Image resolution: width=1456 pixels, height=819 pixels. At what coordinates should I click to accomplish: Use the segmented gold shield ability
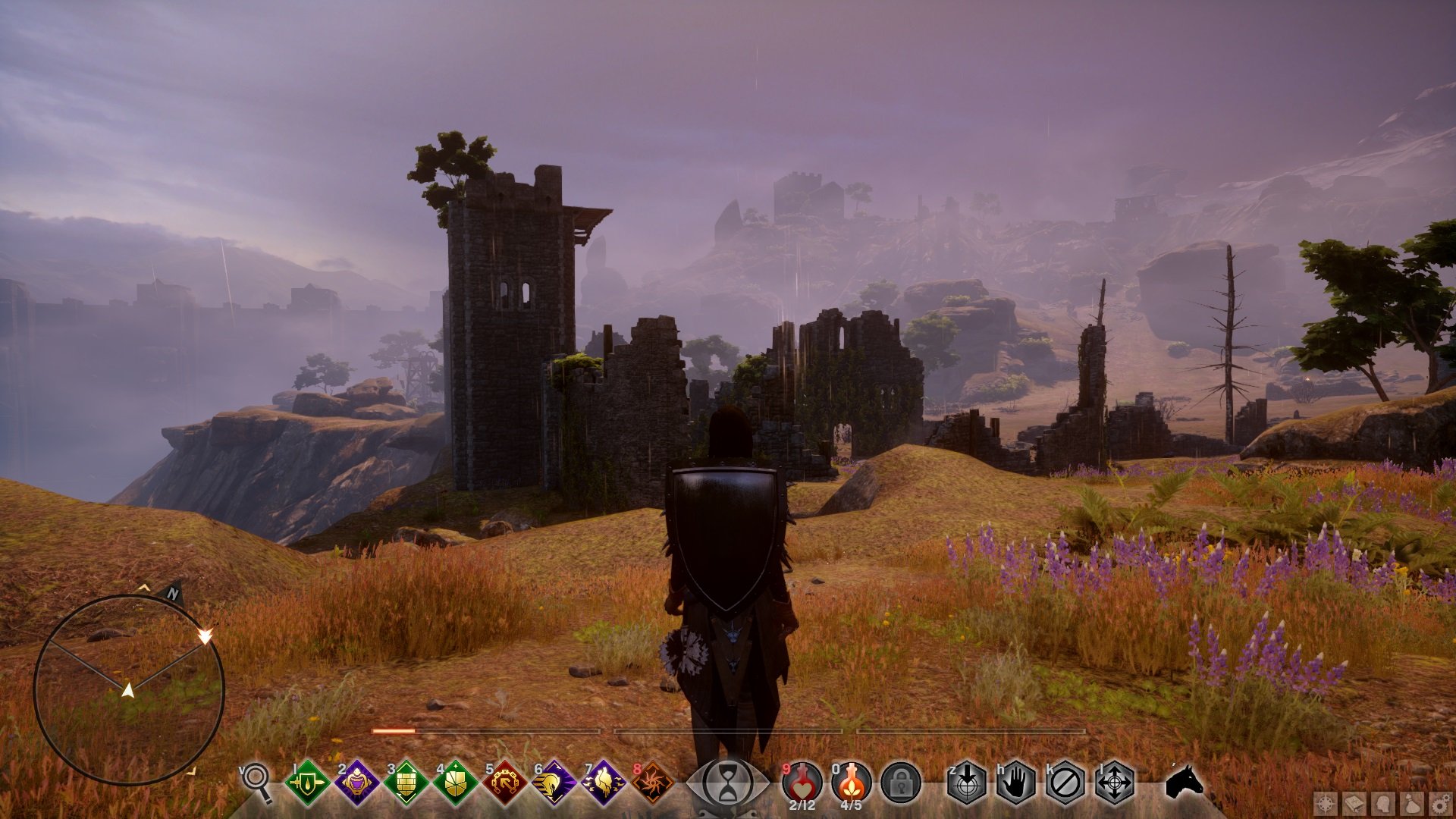point(455,782)
